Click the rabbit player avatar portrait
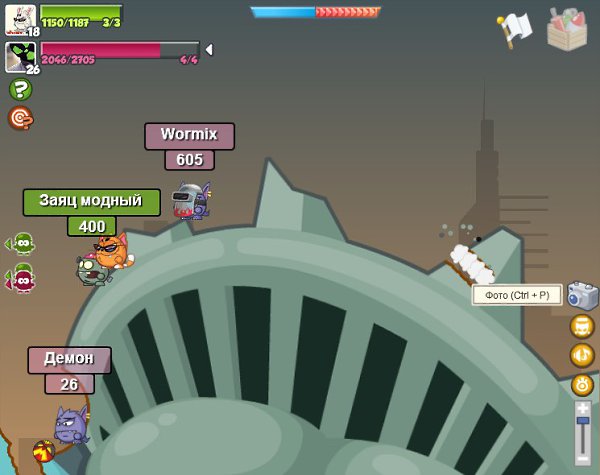The width and height of the screenshot is (600, 475). tap(20, 18)
